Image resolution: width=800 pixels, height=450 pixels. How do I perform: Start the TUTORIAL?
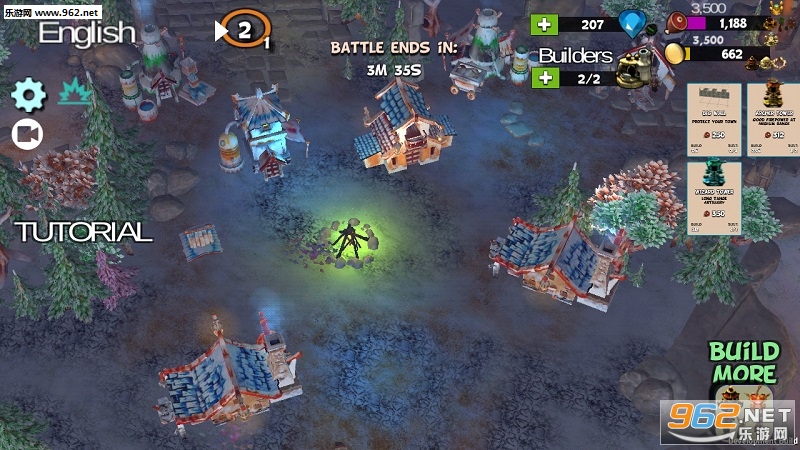(84, 232)
